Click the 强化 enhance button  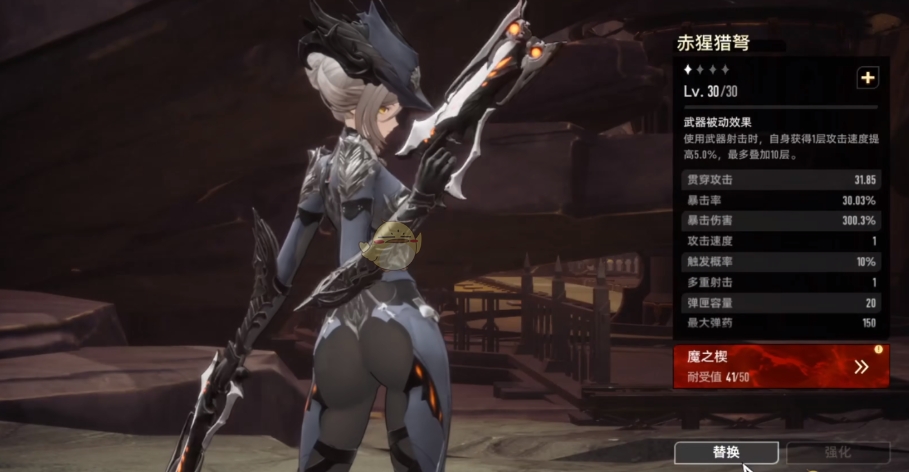pyautogui.click(x=838, y=452)
